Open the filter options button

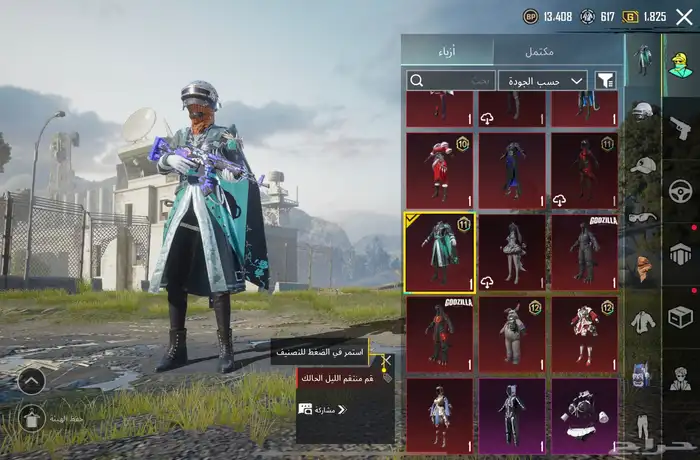tap(606, 80)
